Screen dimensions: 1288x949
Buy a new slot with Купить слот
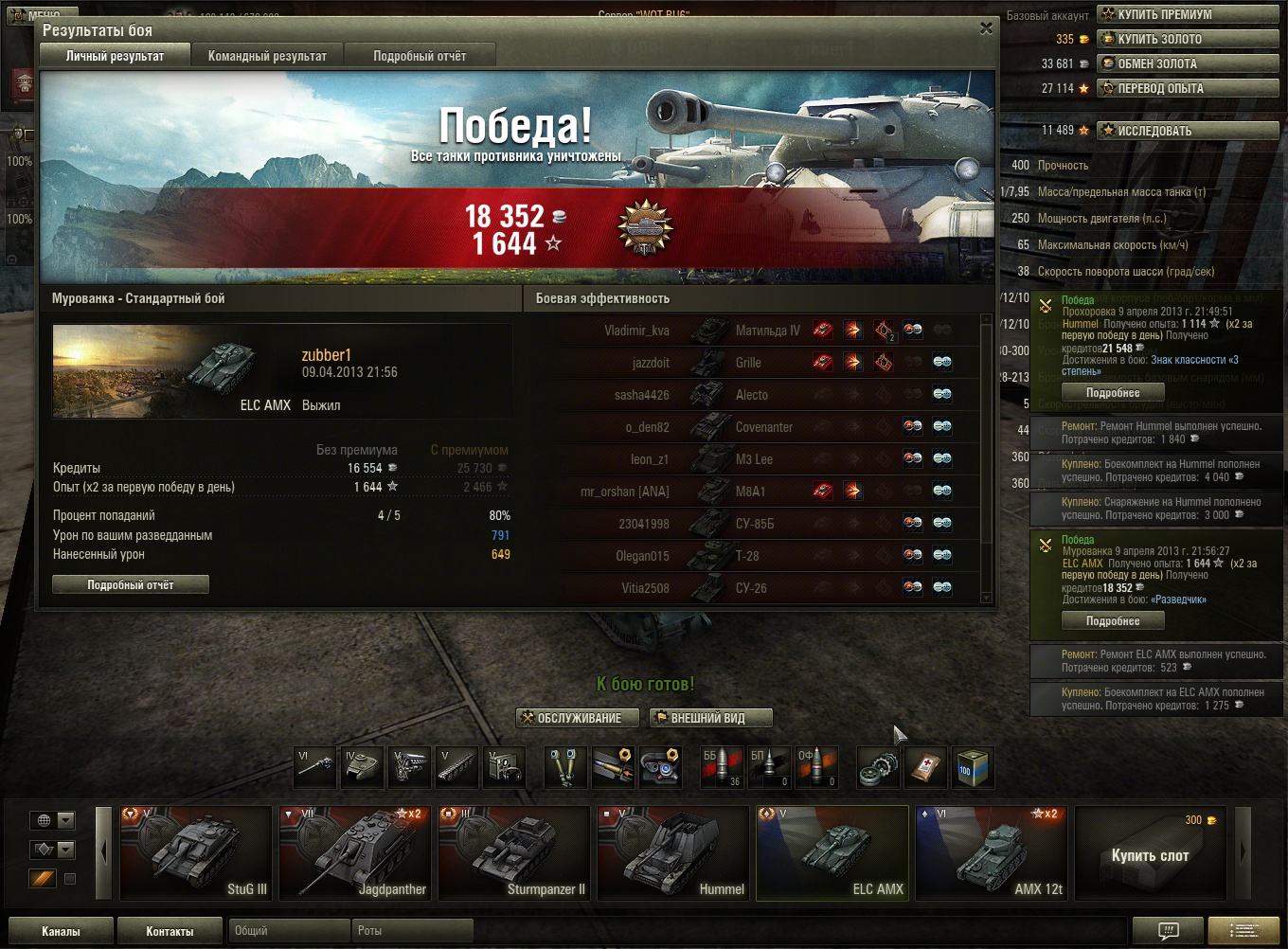click(x=1150, y=854)
